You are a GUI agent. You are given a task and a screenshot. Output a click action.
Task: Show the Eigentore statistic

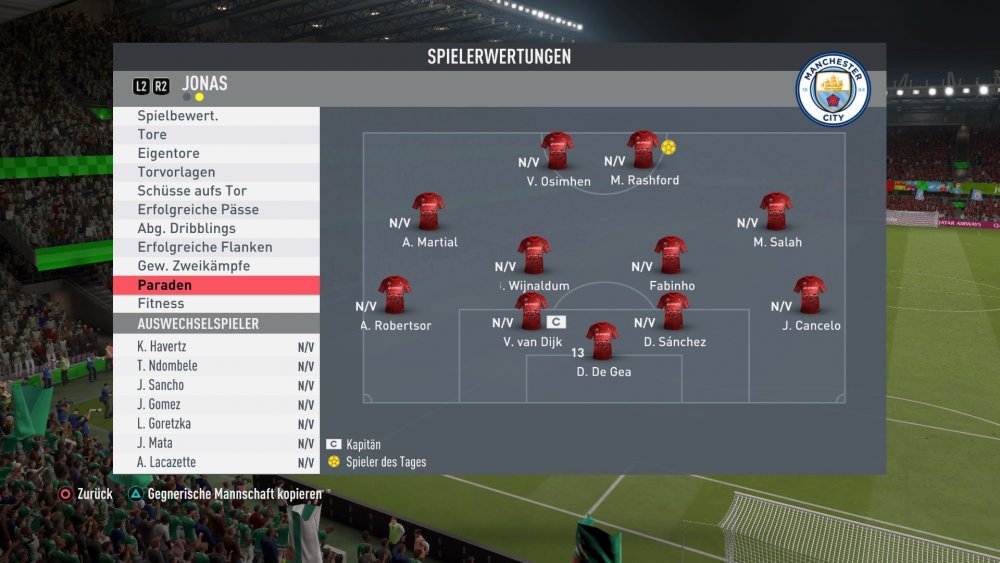click(x=216, y=154)
